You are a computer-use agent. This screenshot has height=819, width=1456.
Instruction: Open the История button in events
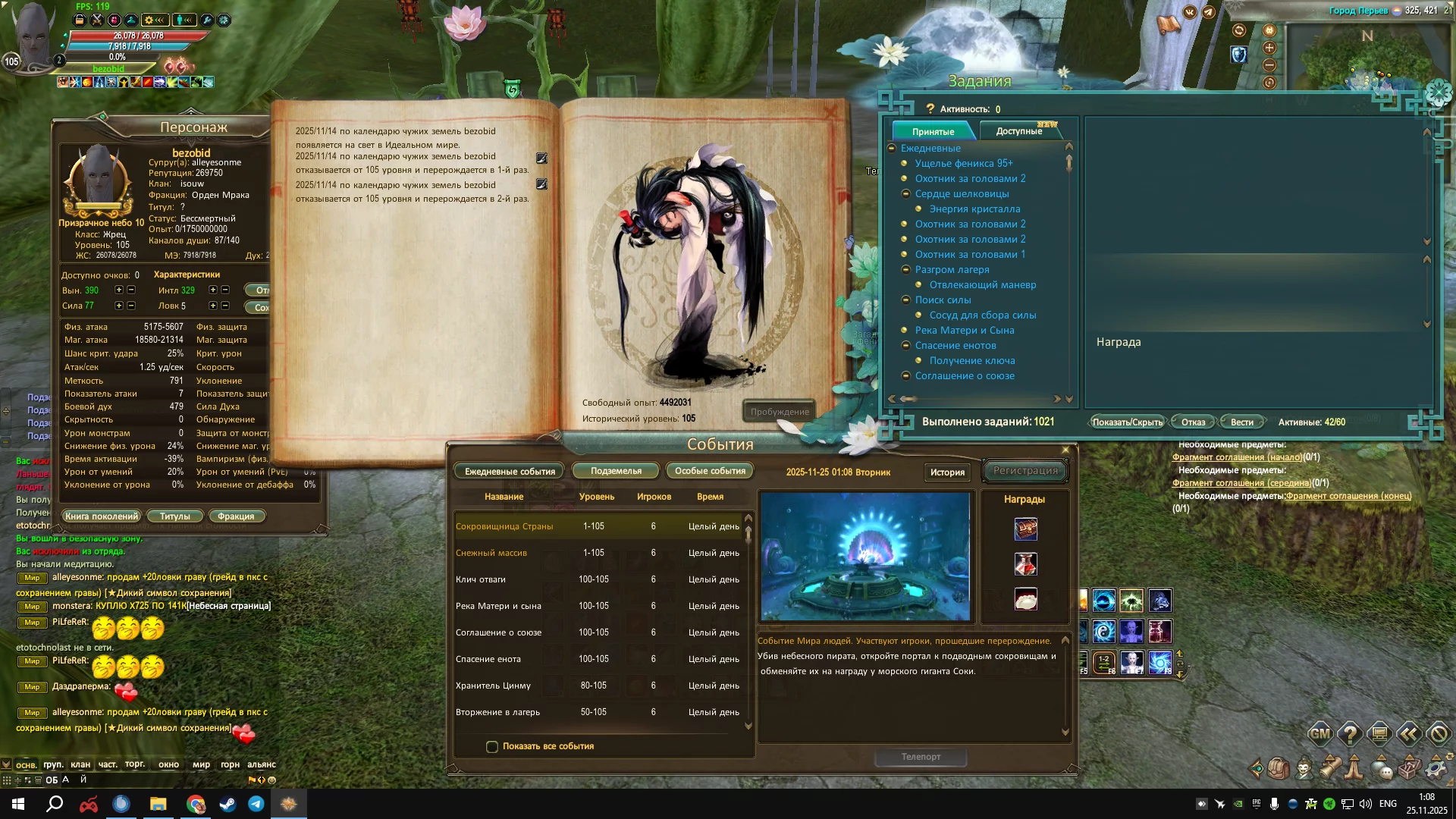[x=947, y=472]
